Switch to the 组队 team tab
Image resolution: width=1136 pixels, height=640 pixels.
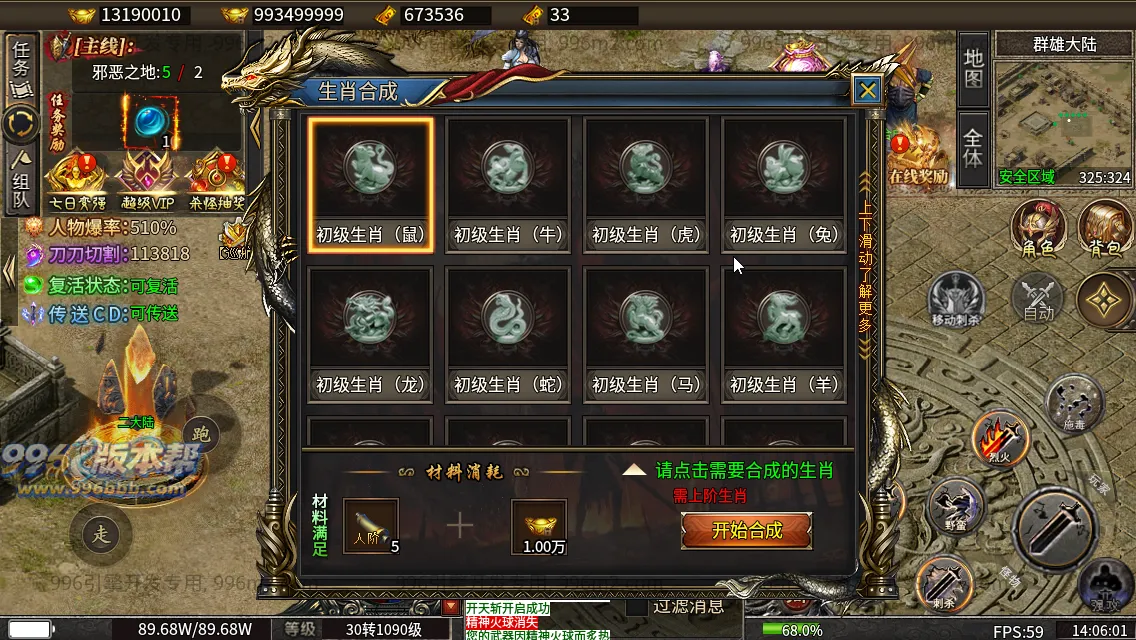tap(21, 181)
